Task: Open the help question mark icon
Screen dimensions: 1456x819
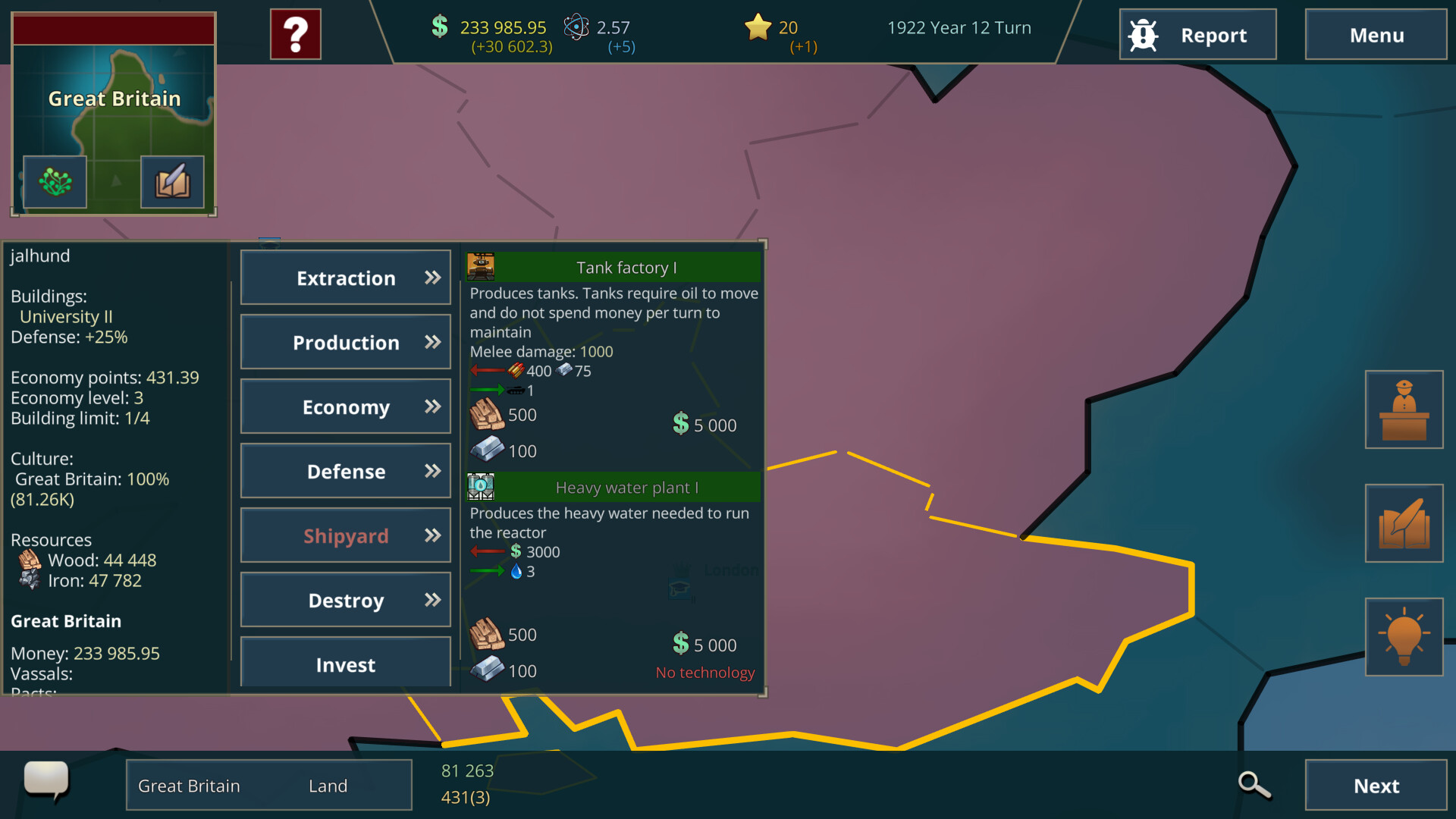Action: point(295,33)
